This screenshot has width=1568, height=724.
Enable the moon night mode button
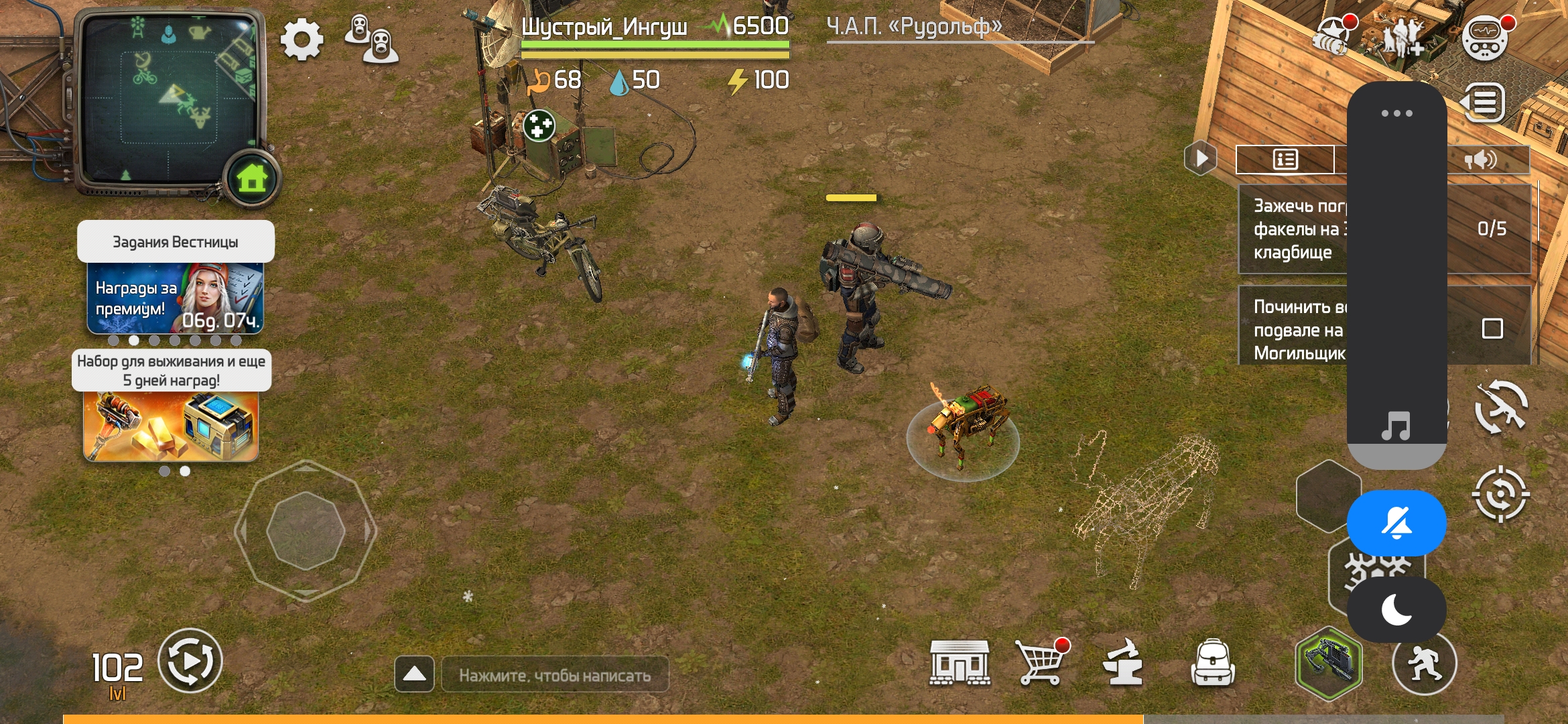(1396, 610)
